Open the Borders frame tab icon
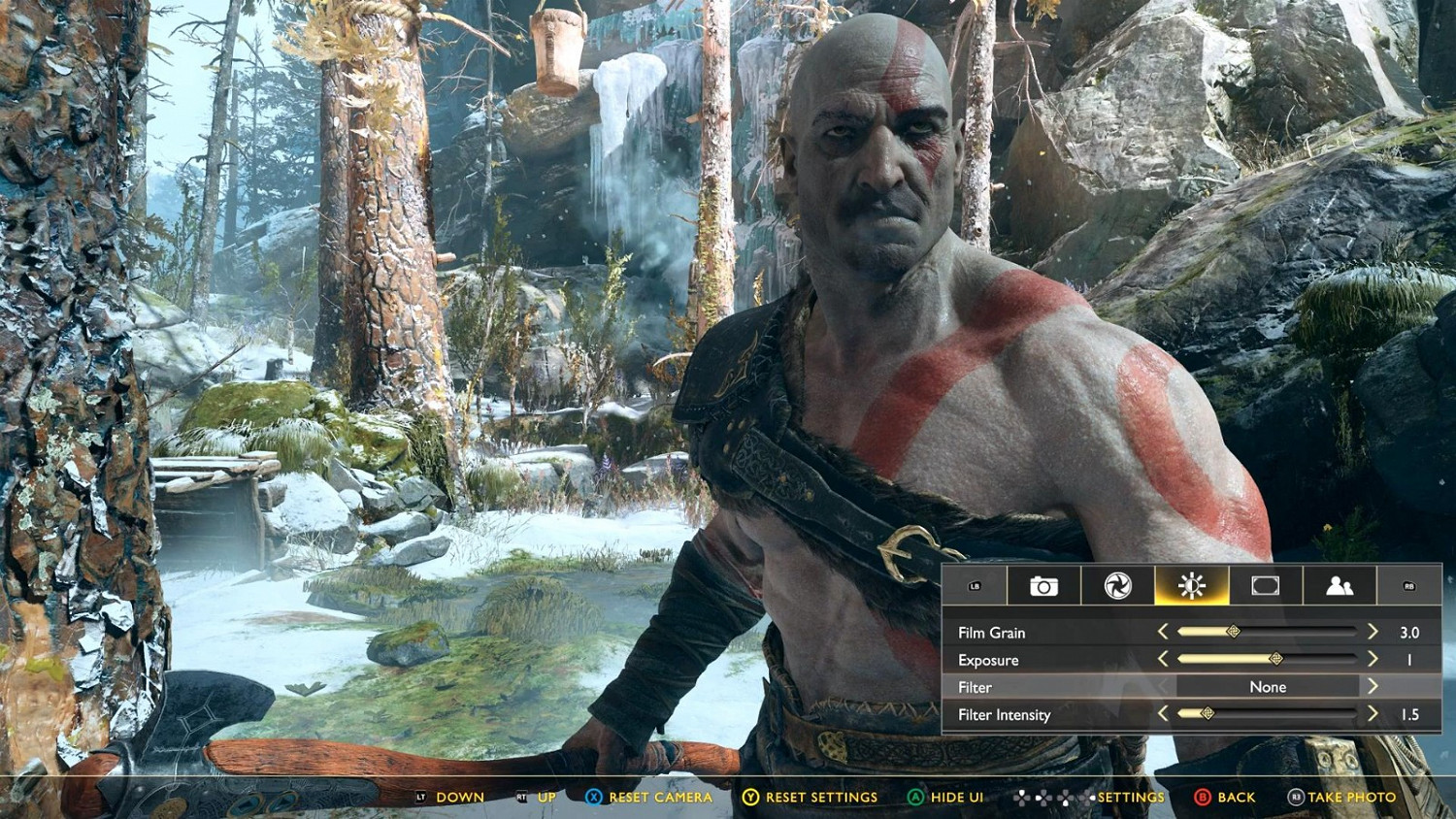Image resolution: width=1456 pixels, height=819 pixels. [1266, 585]
